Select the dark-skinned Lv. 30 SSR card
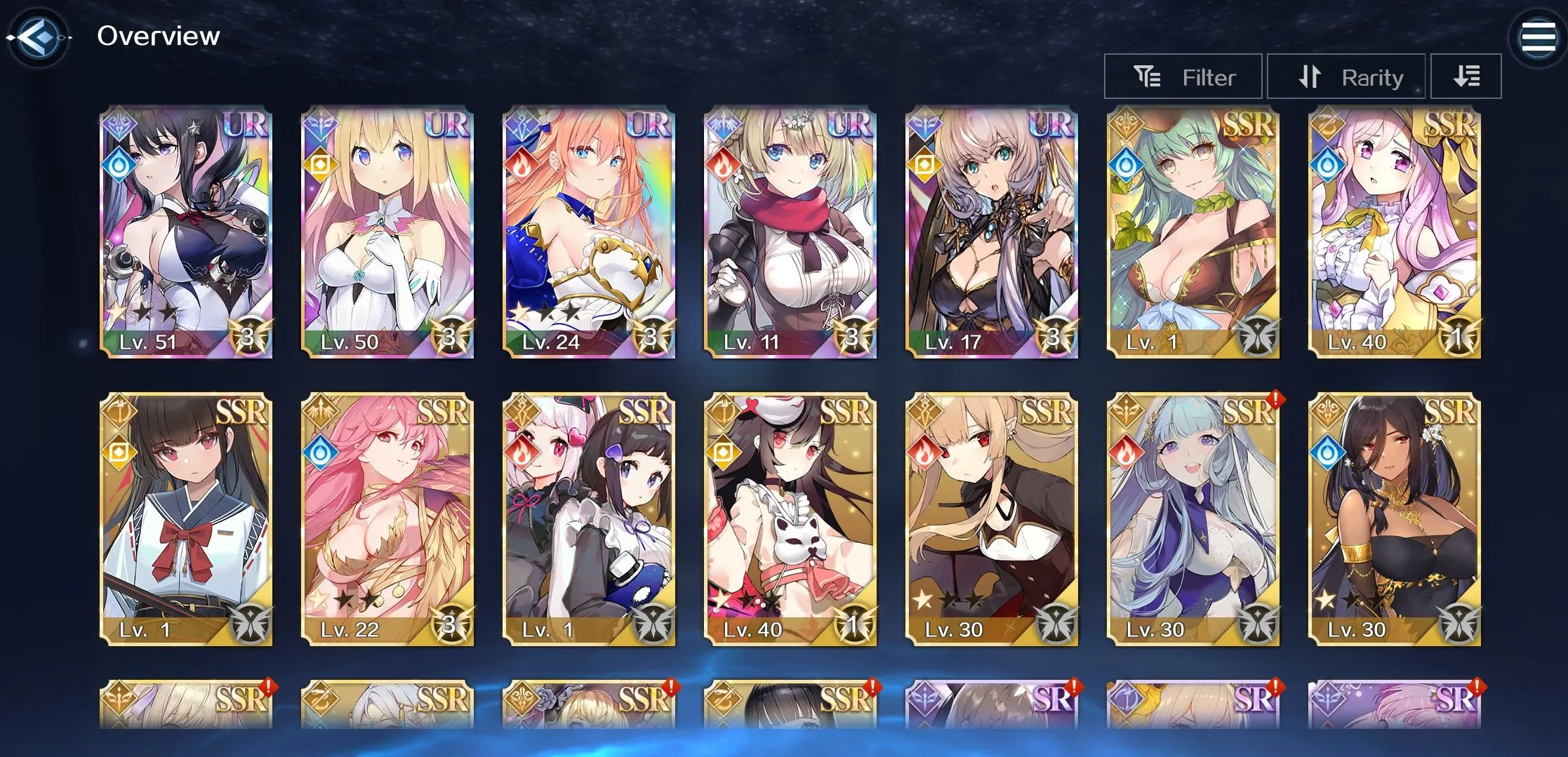 coord(1395,519)
